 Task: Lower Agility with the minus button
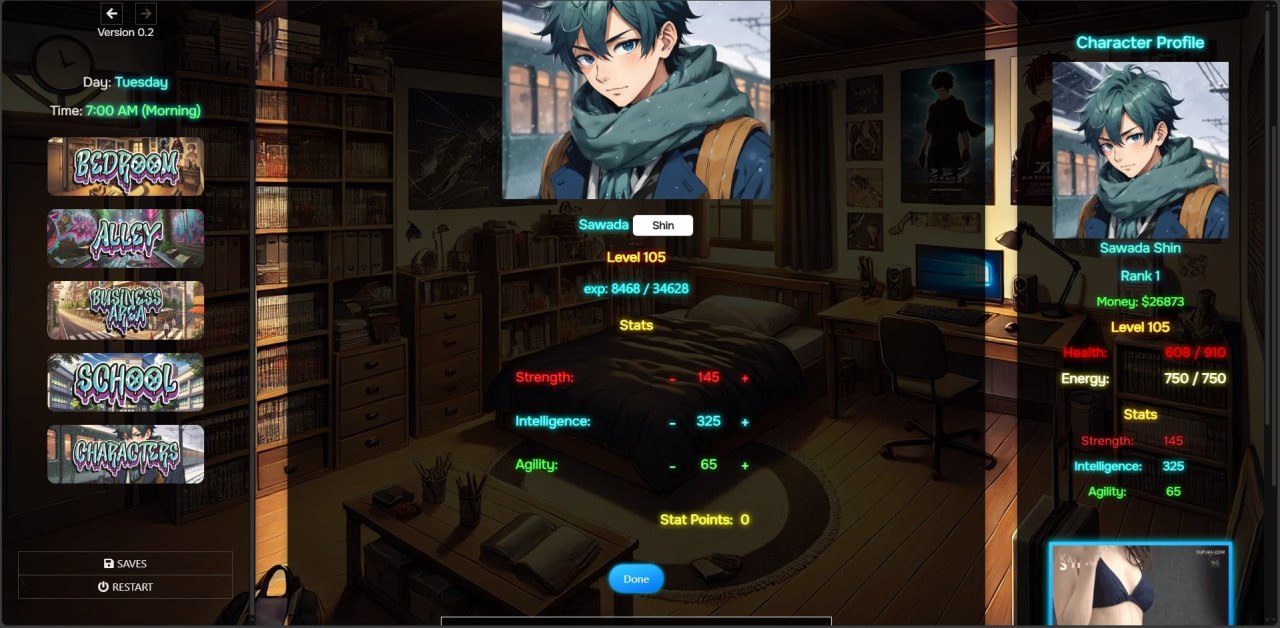[x=672, y=467]
